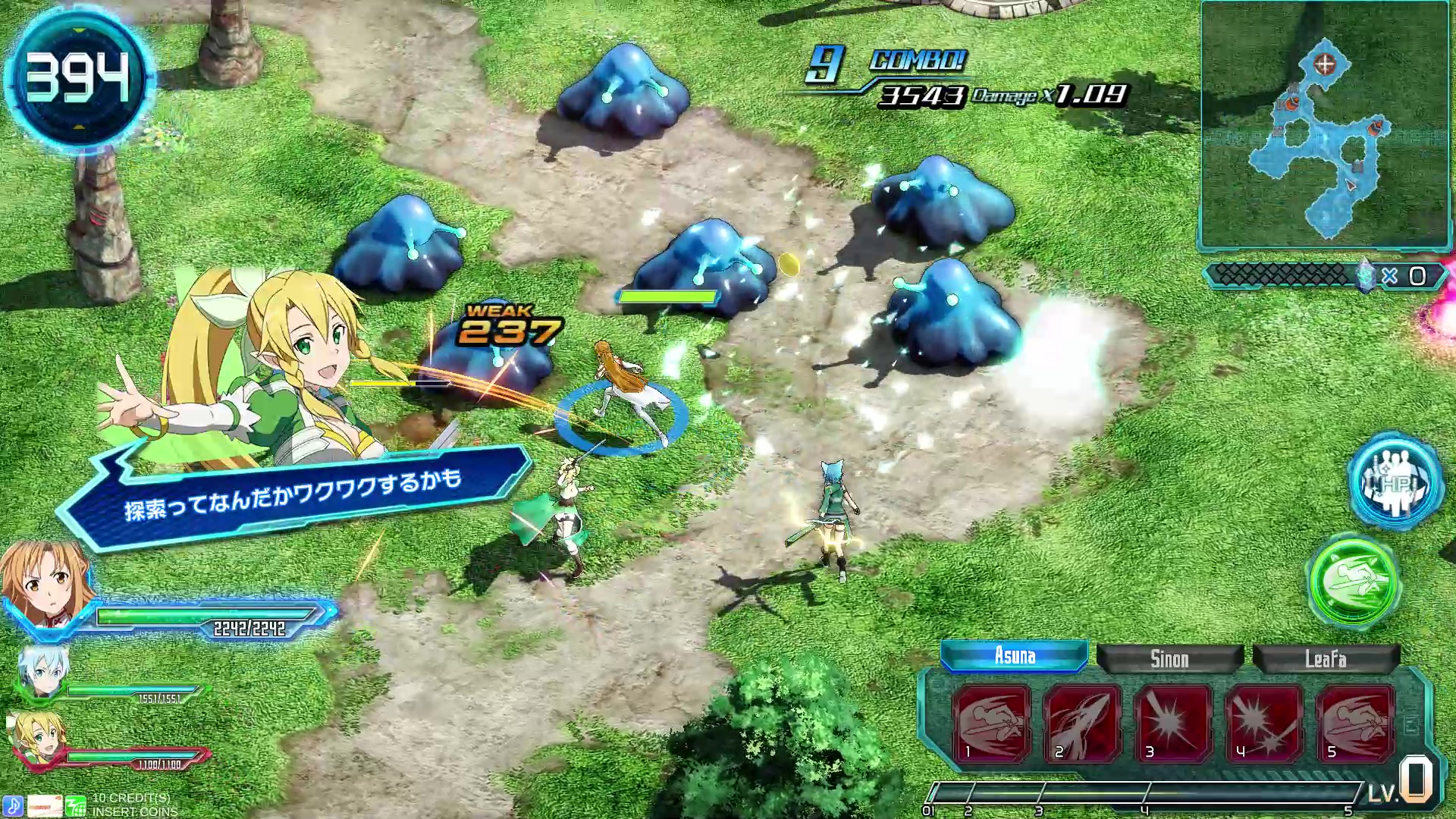Click the green globe network icon

pos(76,805)
